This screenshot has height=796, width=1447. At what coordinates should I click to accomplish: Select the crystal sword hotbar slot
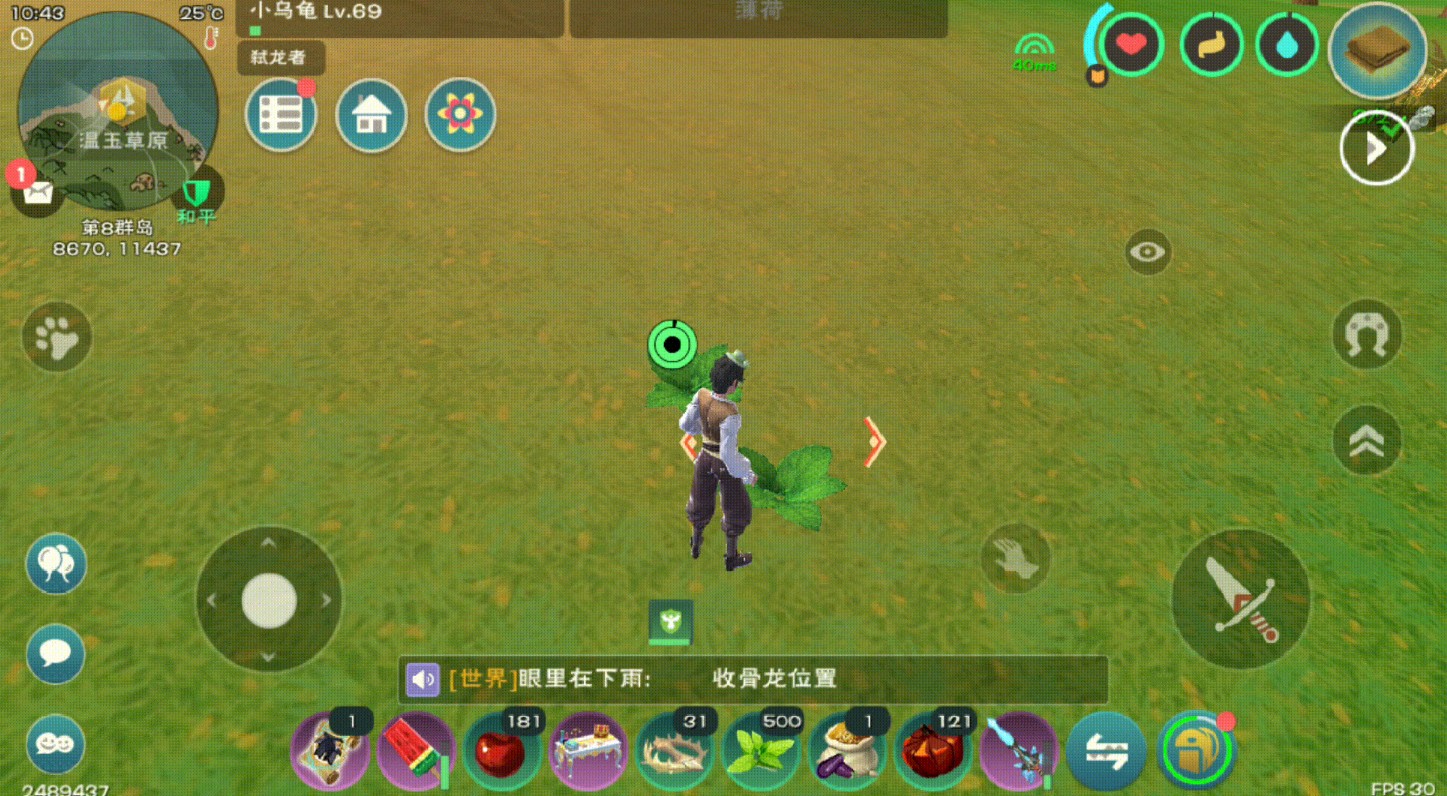pos(1019,752)
